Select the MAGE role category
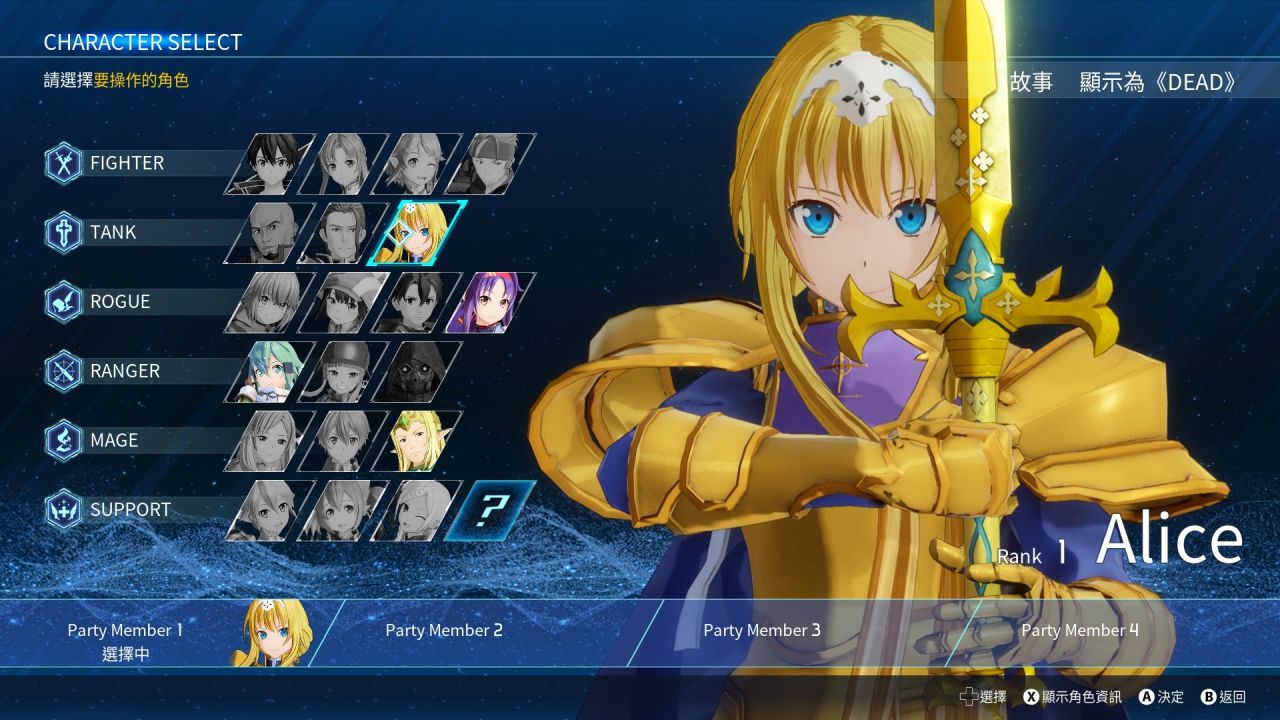 click(x=113, y=440)
